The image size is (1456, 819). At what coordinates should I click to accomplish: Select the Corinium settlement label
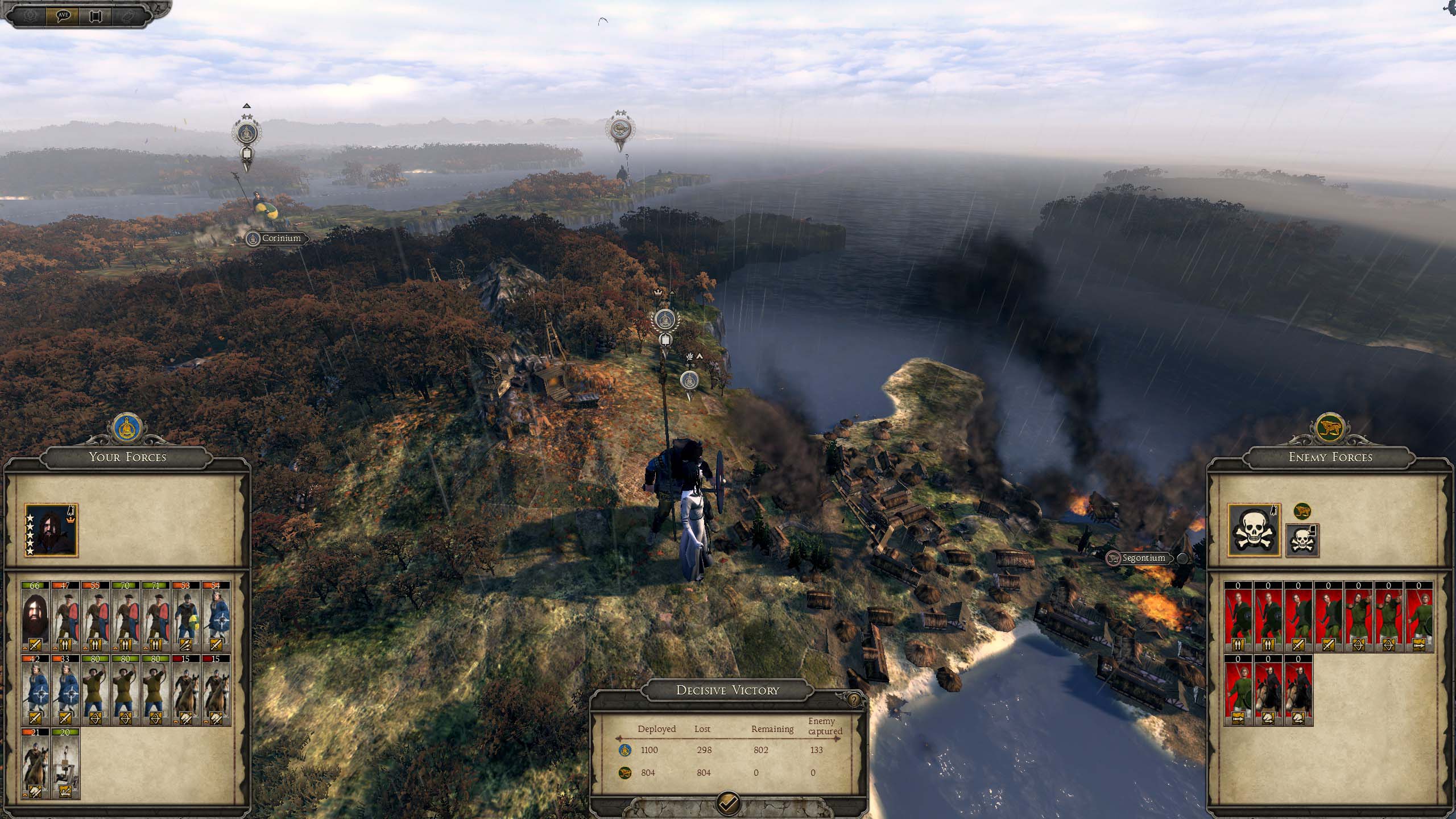tap(277, 238)
